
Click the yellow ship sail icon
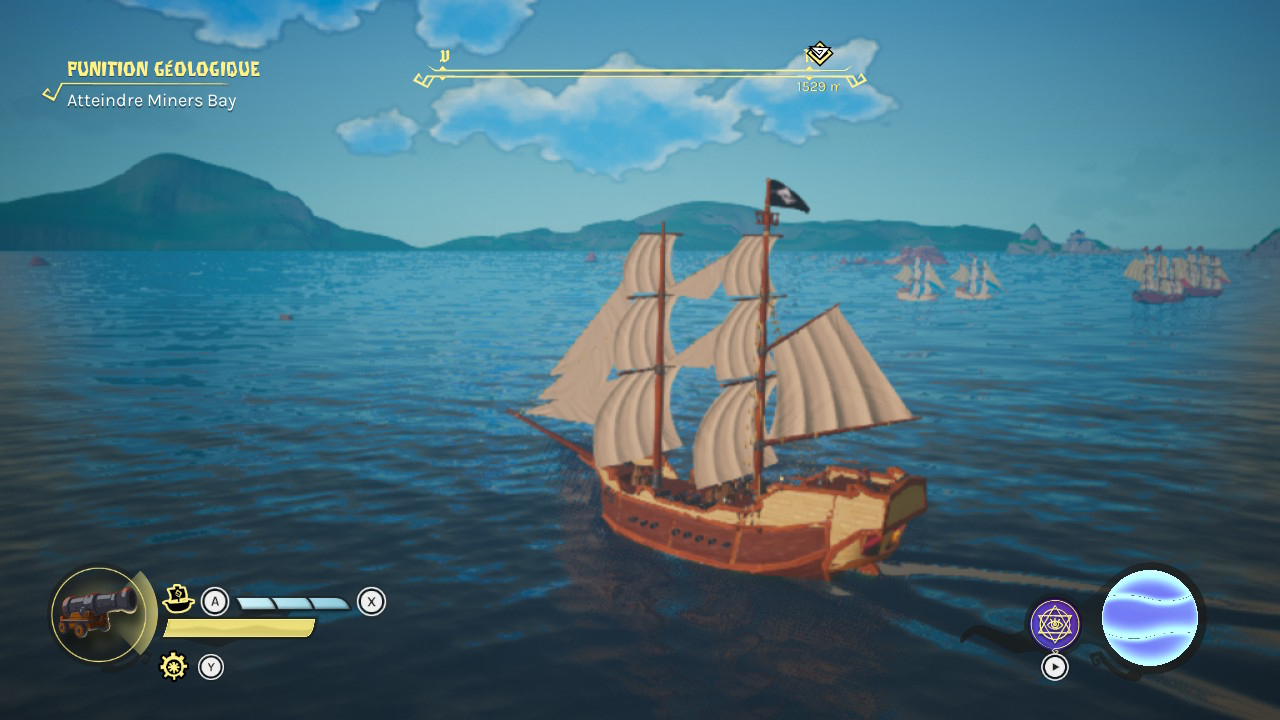pyautogui.click(x=178, y=599)
